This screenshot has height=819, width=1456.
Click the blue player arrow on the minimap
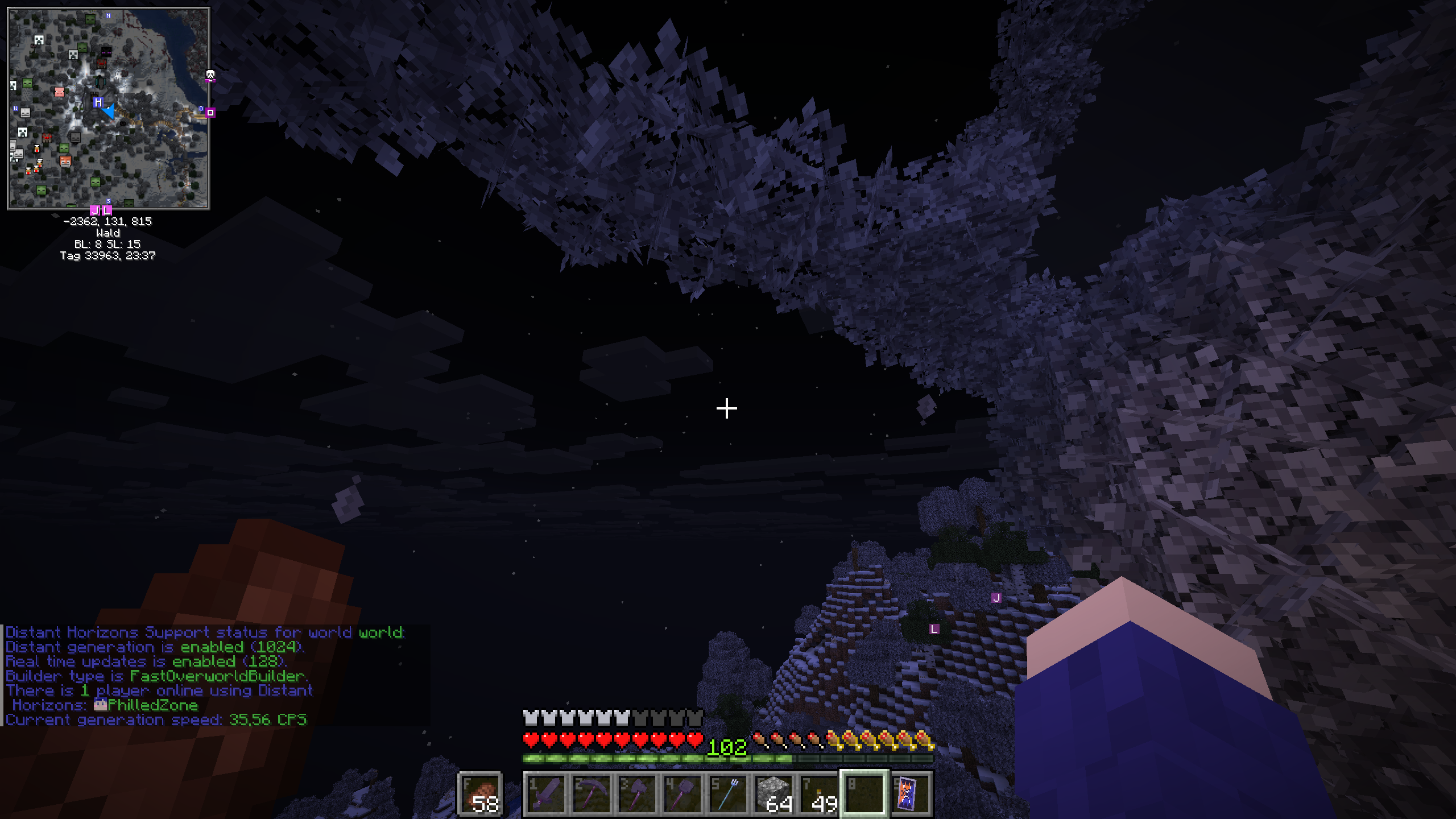[x=109, y=112]
